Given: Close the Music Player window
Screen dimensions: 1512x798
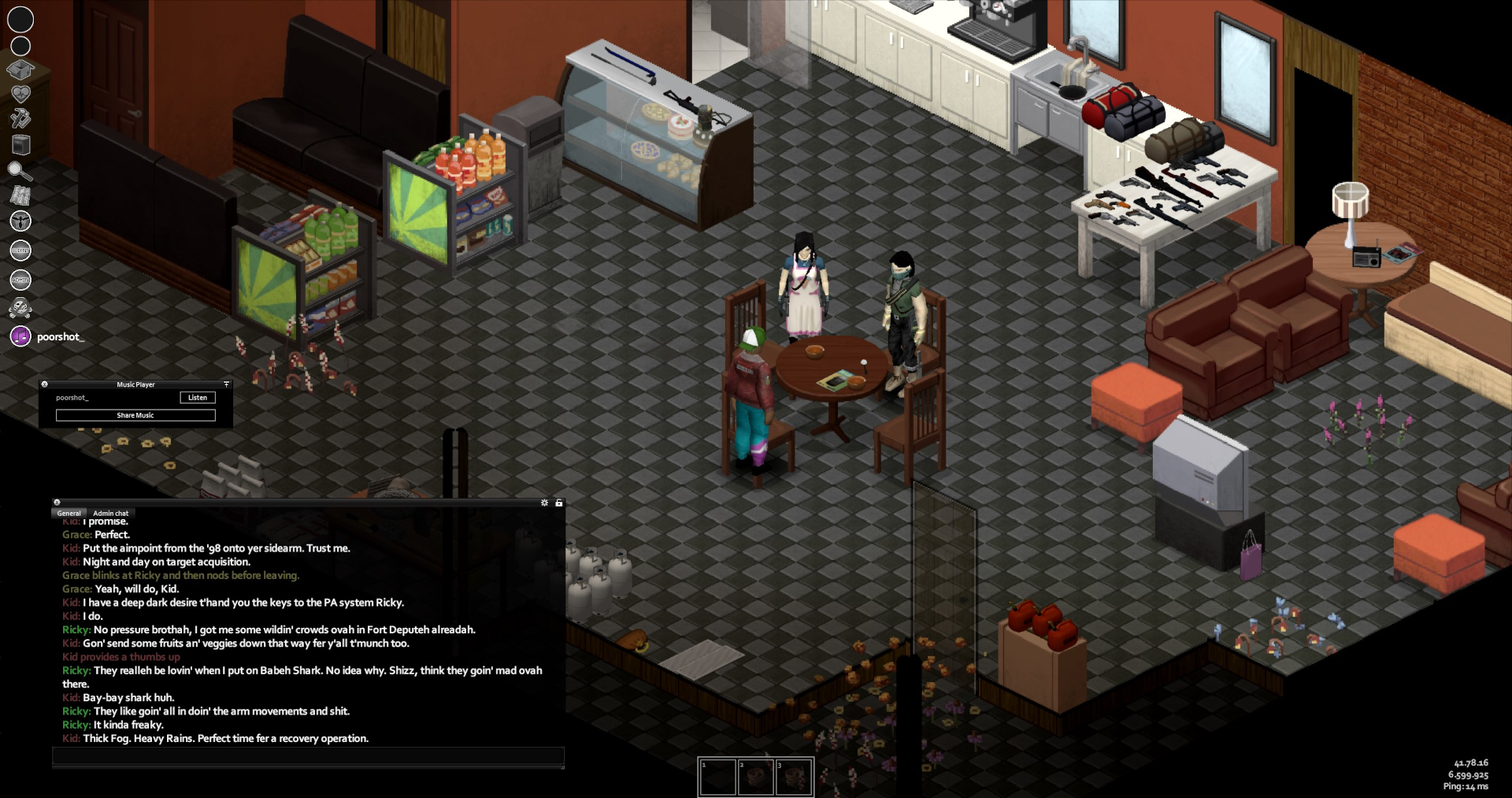Looking at the screenshot, I should click(45, 384).
